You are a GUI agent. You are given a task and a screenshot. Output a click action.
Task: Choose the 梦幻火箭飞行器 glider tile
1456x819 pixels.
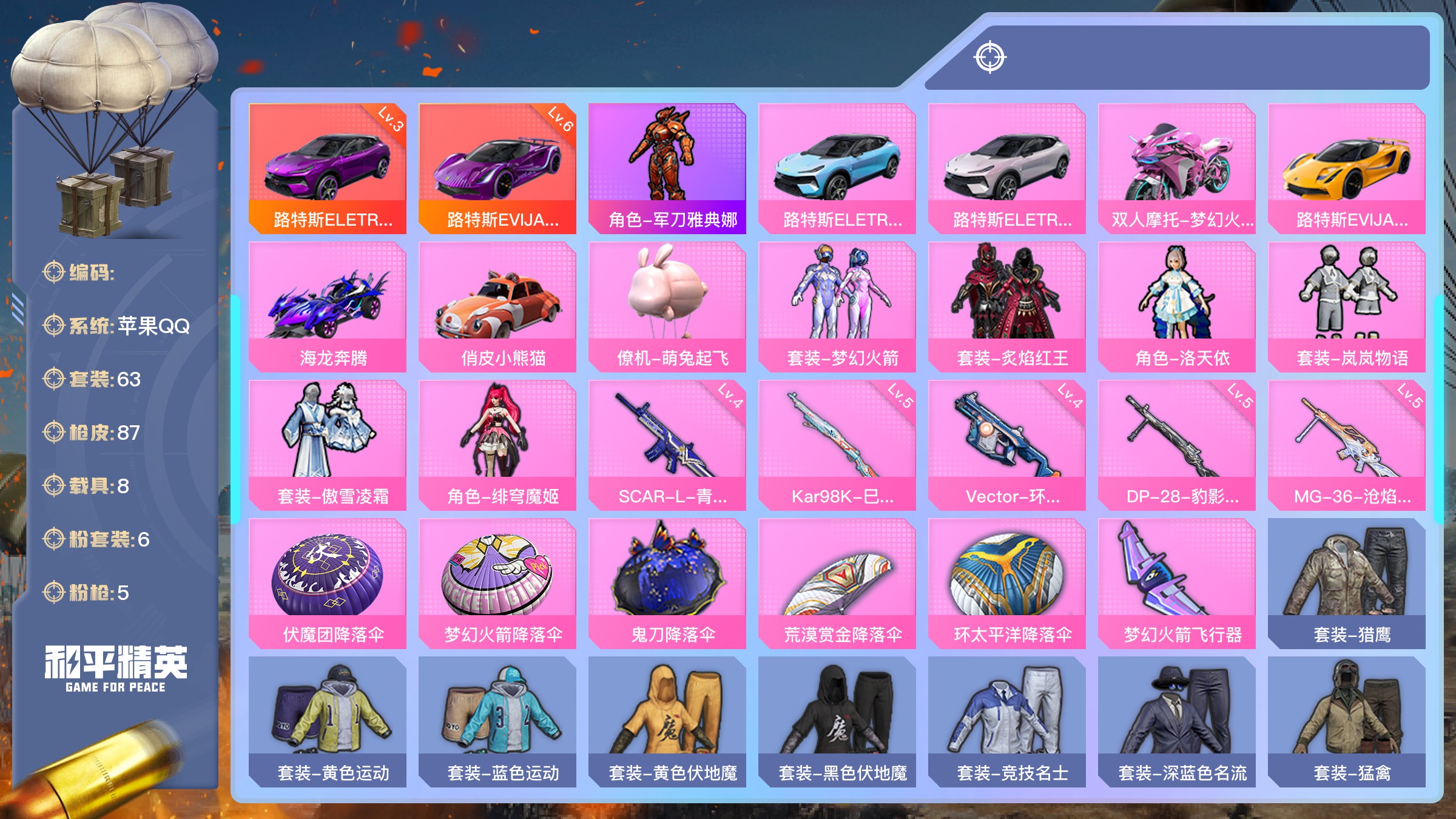pos(1176,583)
